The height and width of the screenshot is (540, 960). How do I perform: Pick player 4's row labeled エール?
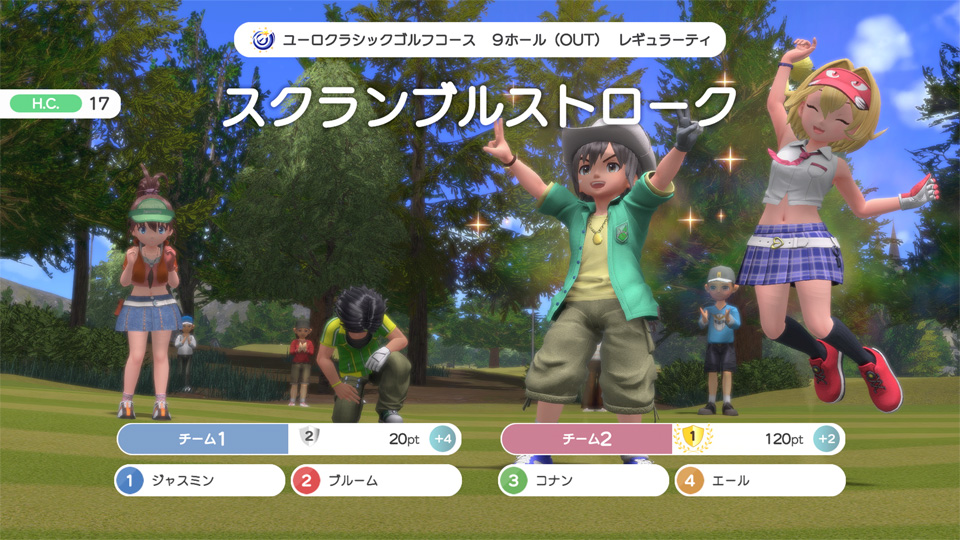[760, 480]
